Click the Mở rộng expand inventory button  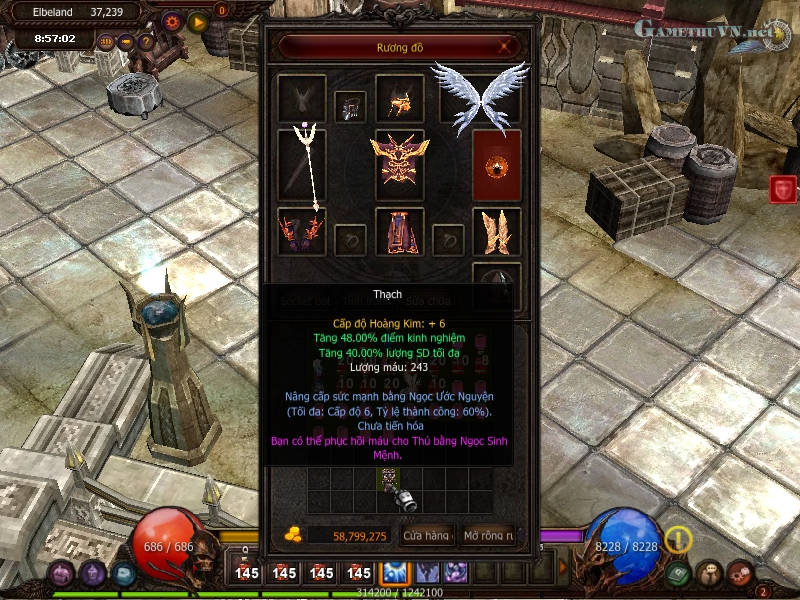click(x=487, y=536)
